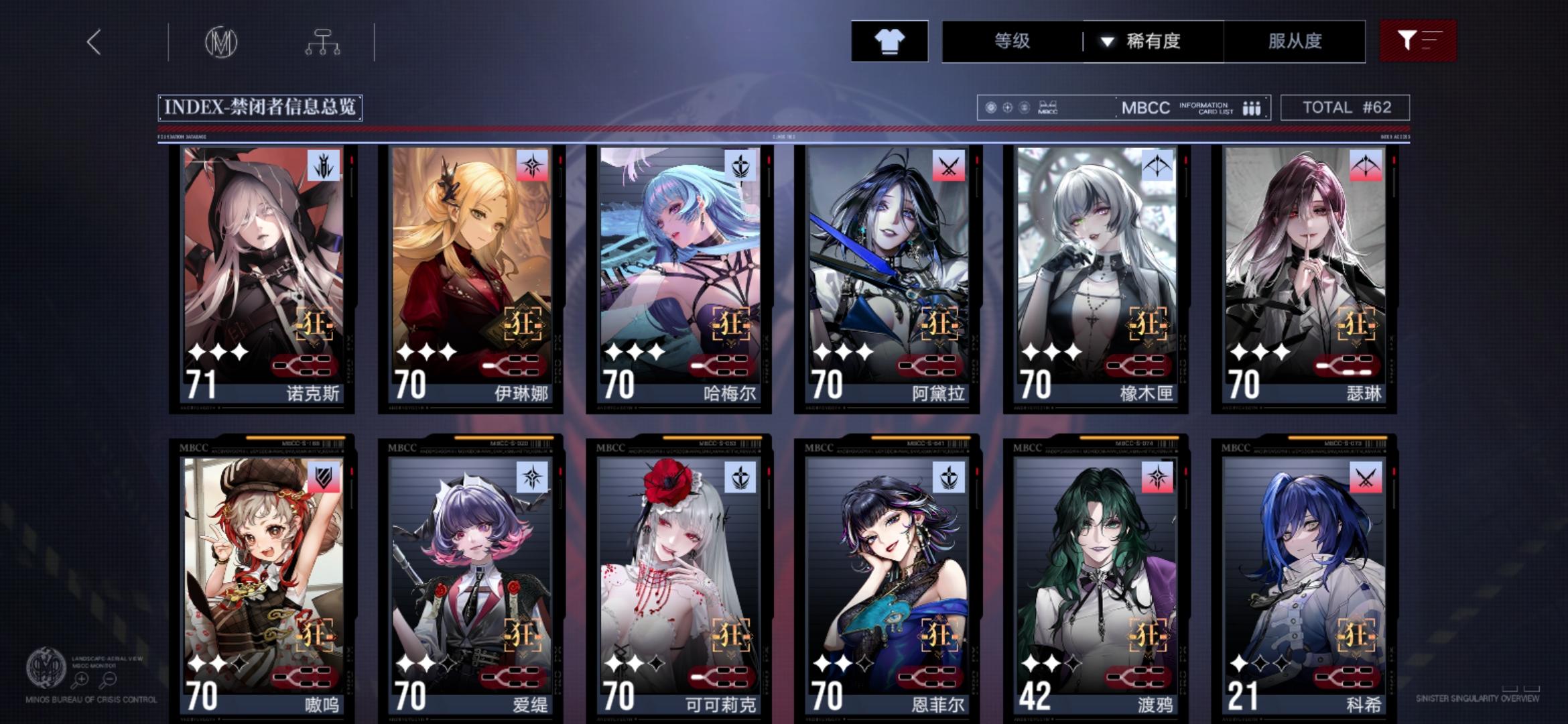Click the zoom-out magnifier near MBCC Monitor
The image size is (1568, 724).
click(109, 679)
